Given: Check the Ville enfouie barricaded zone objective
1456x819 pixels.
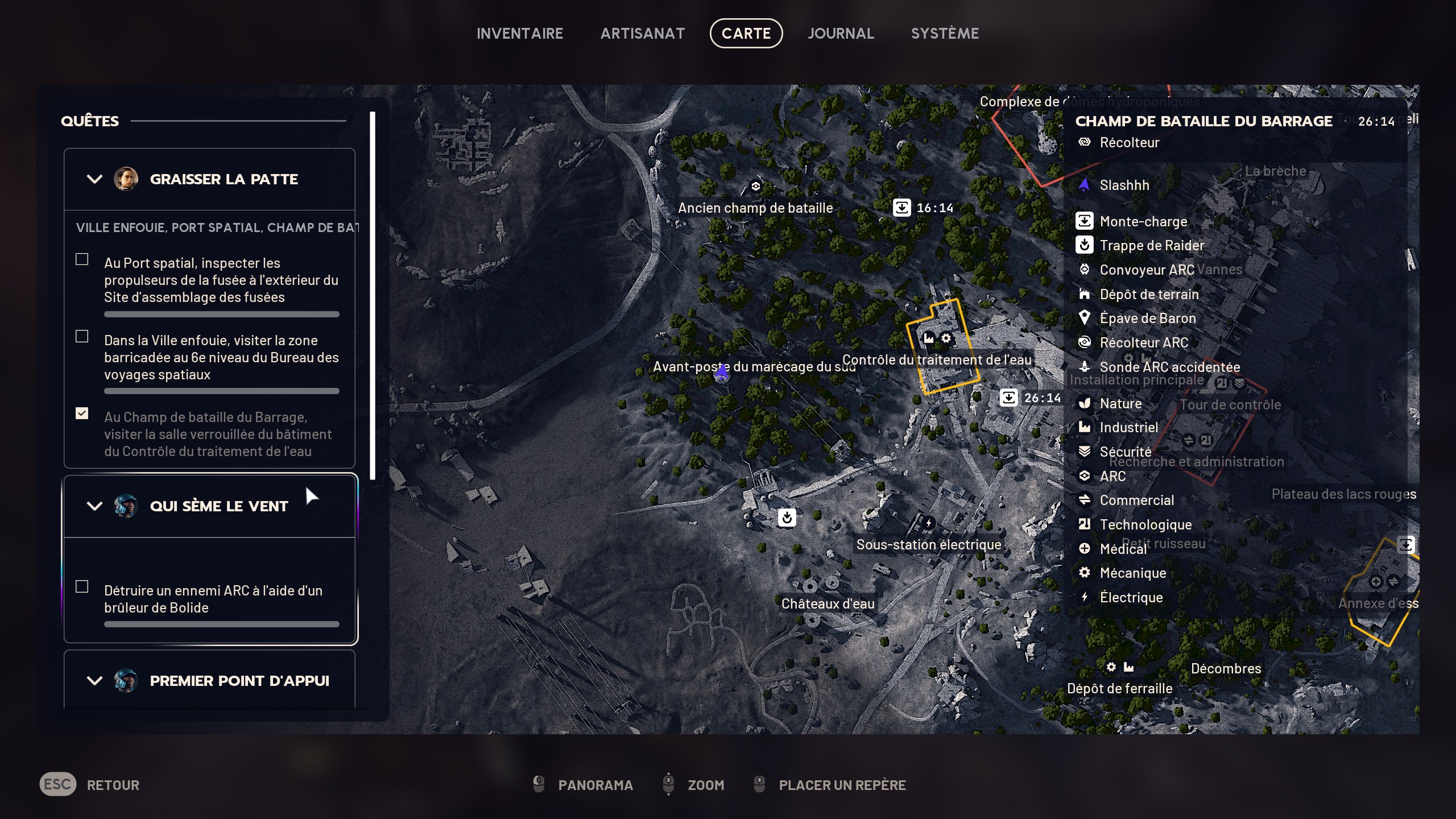Looking at the screenshot, I should click(x=81, y=336).
